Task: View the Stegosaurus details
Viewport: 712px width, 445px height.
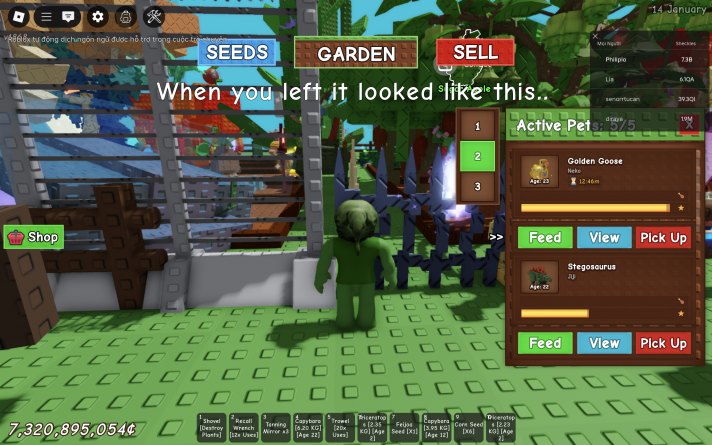Action: pos(604,343)
